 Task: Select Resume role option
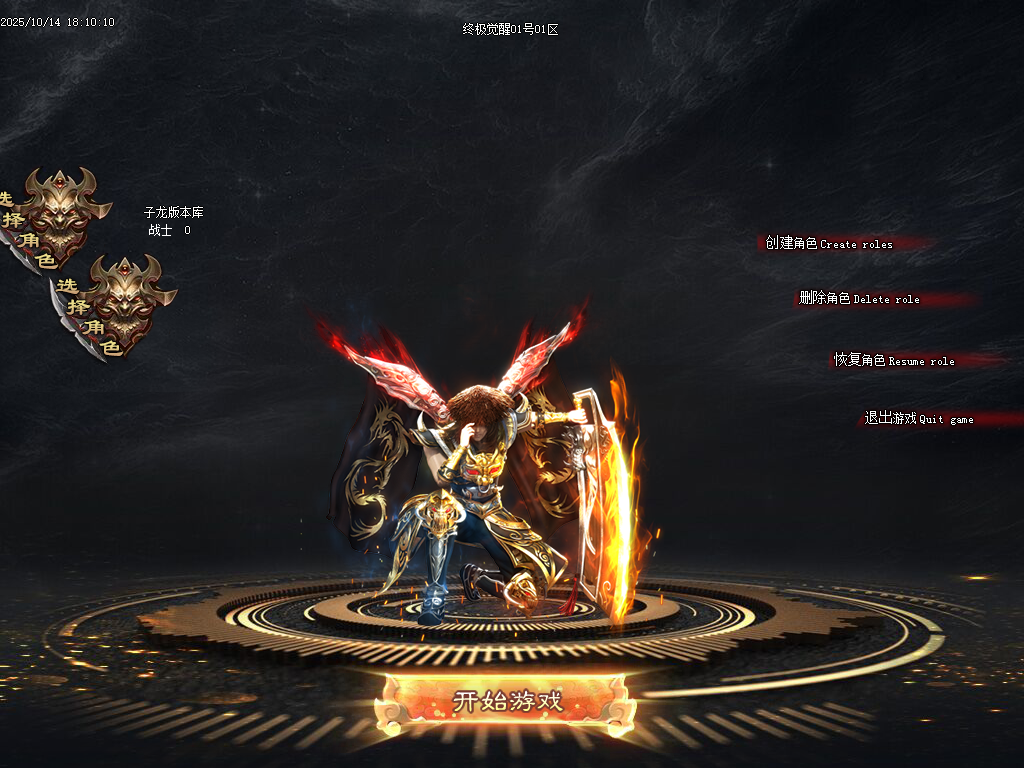(x=894, y=360)
